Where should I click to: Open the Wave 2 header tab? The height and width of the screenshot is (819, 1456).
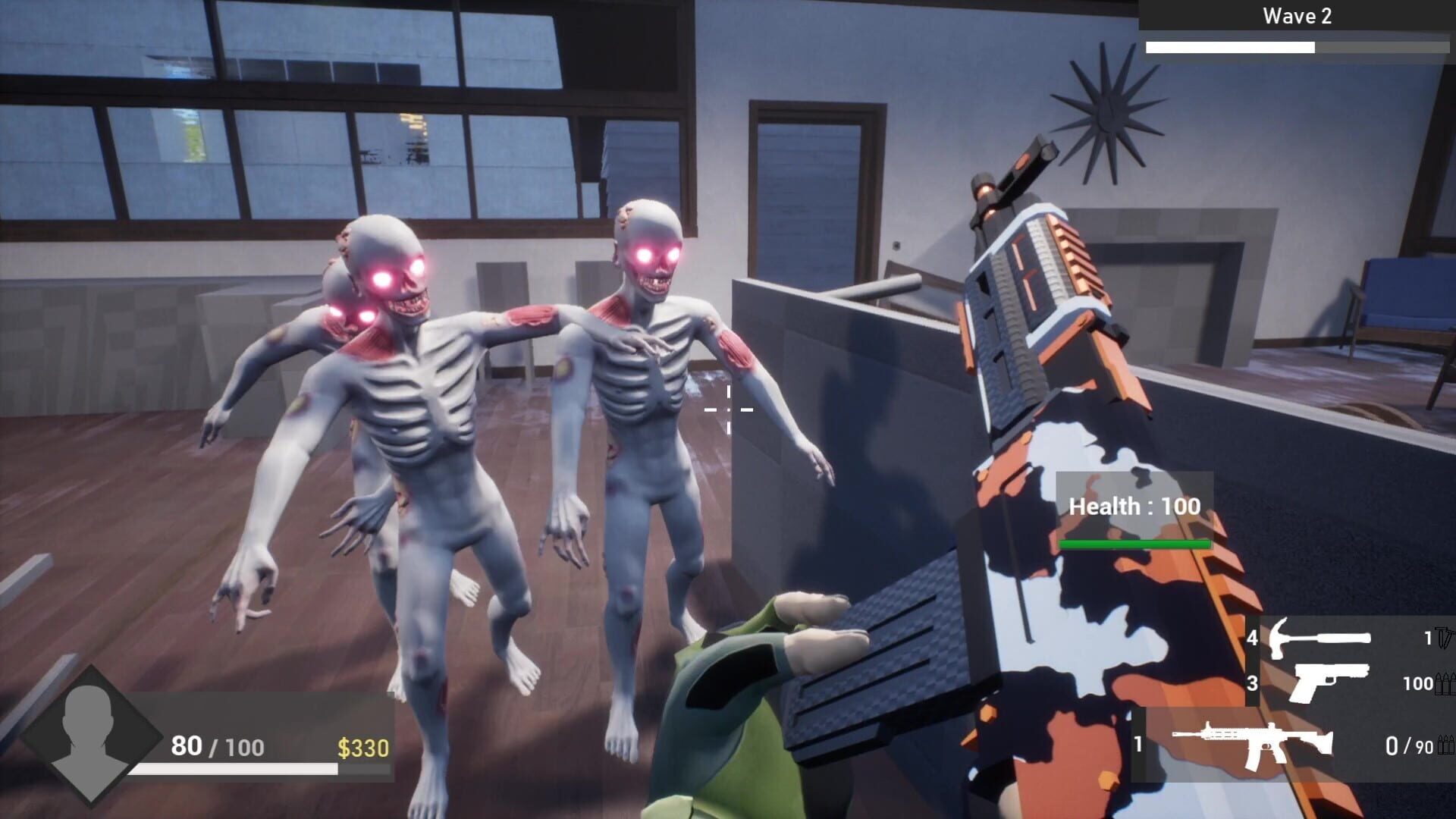(1298, 17)
